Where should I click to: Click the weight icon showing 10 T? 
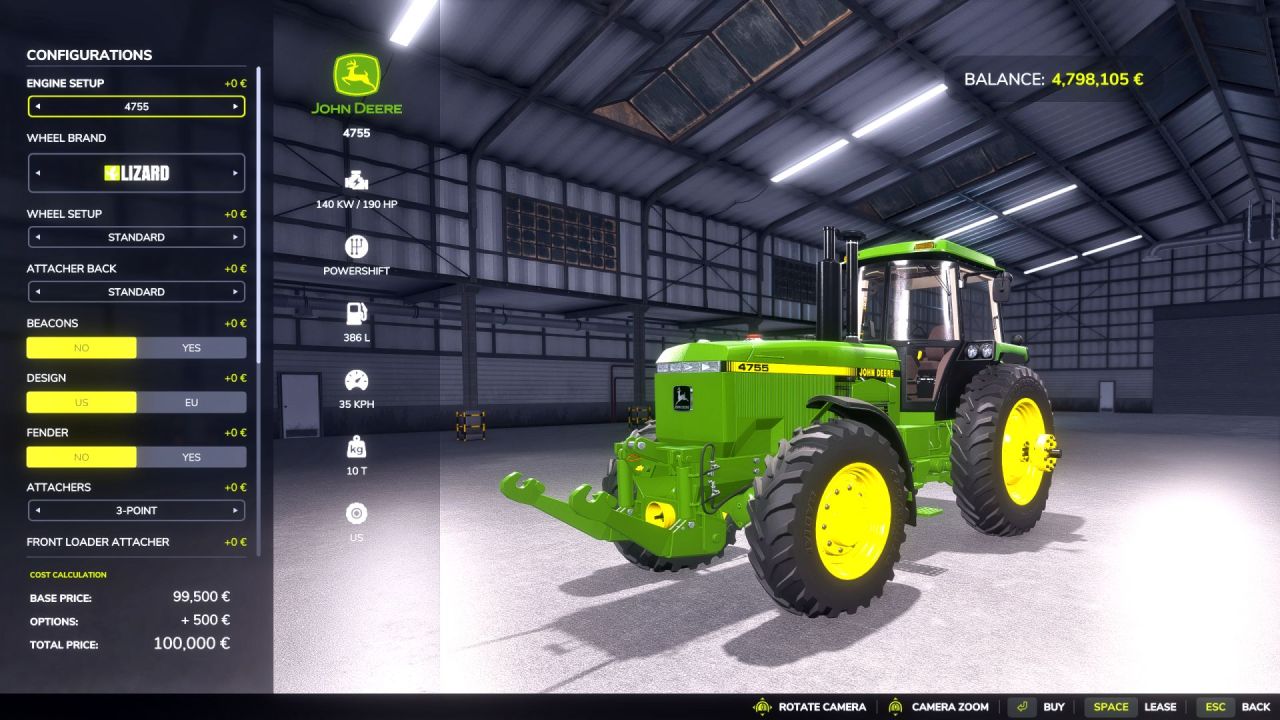click(x=356, y=445)
